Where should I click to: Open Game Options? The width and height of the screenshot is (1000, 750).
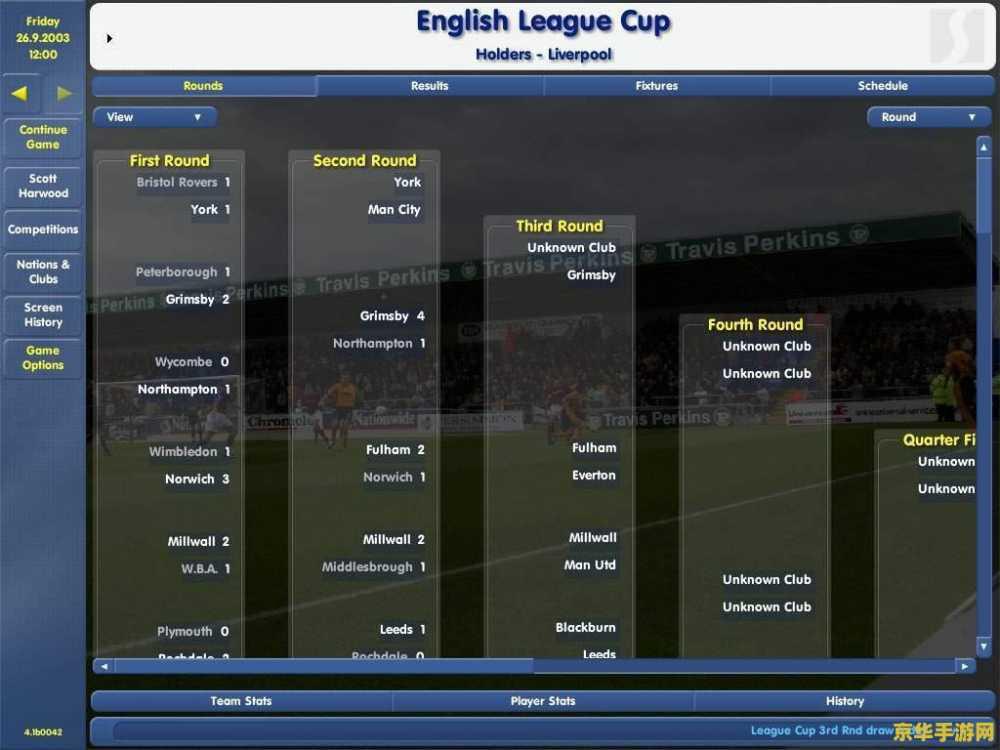click(x=43, y=358)
